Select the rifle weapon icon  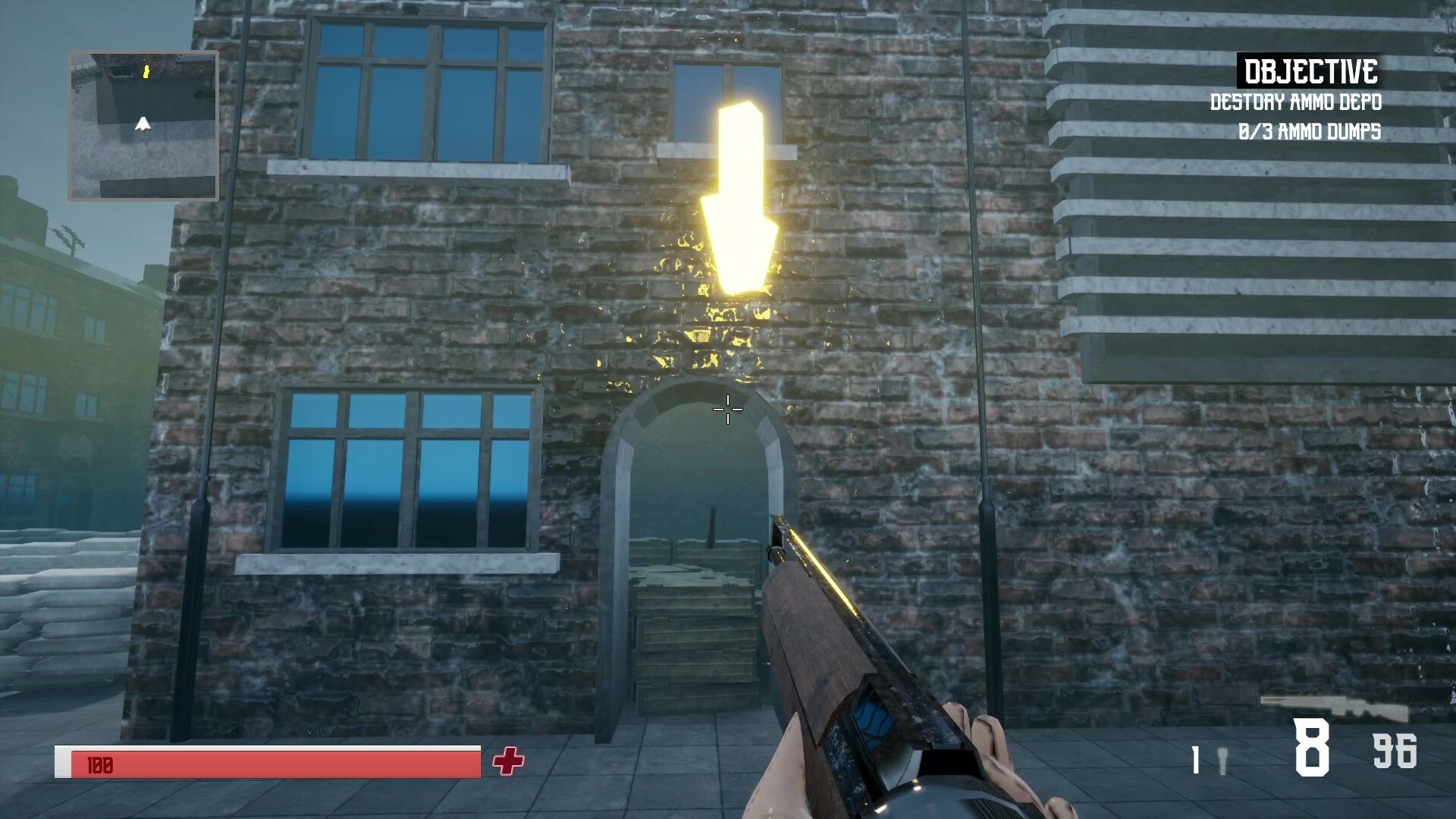pyautogui.click(x=1334, y=708)
